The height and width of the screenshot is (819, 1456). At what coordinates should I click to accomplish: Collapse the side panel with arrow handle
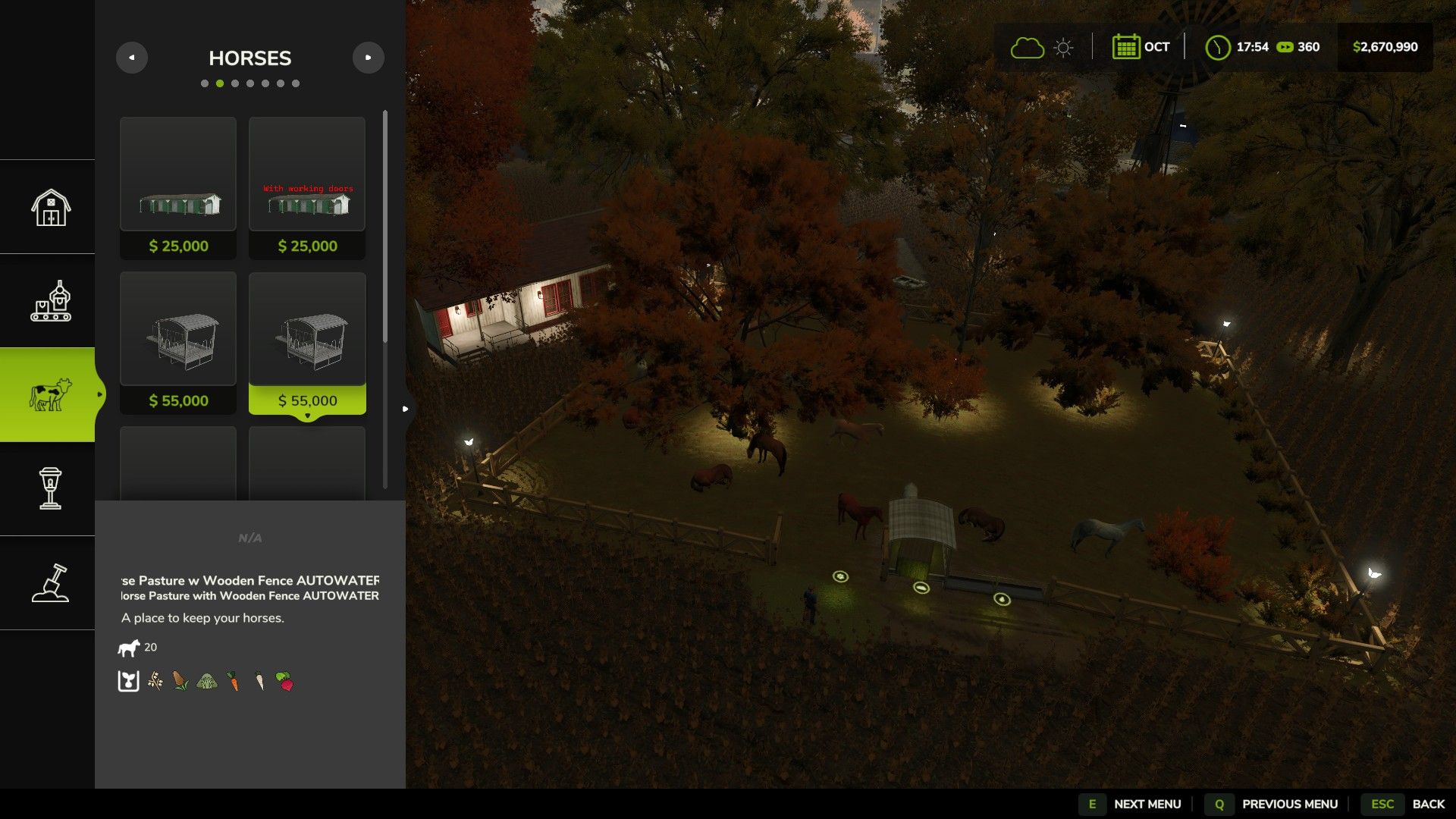click(x=406, y=409)
